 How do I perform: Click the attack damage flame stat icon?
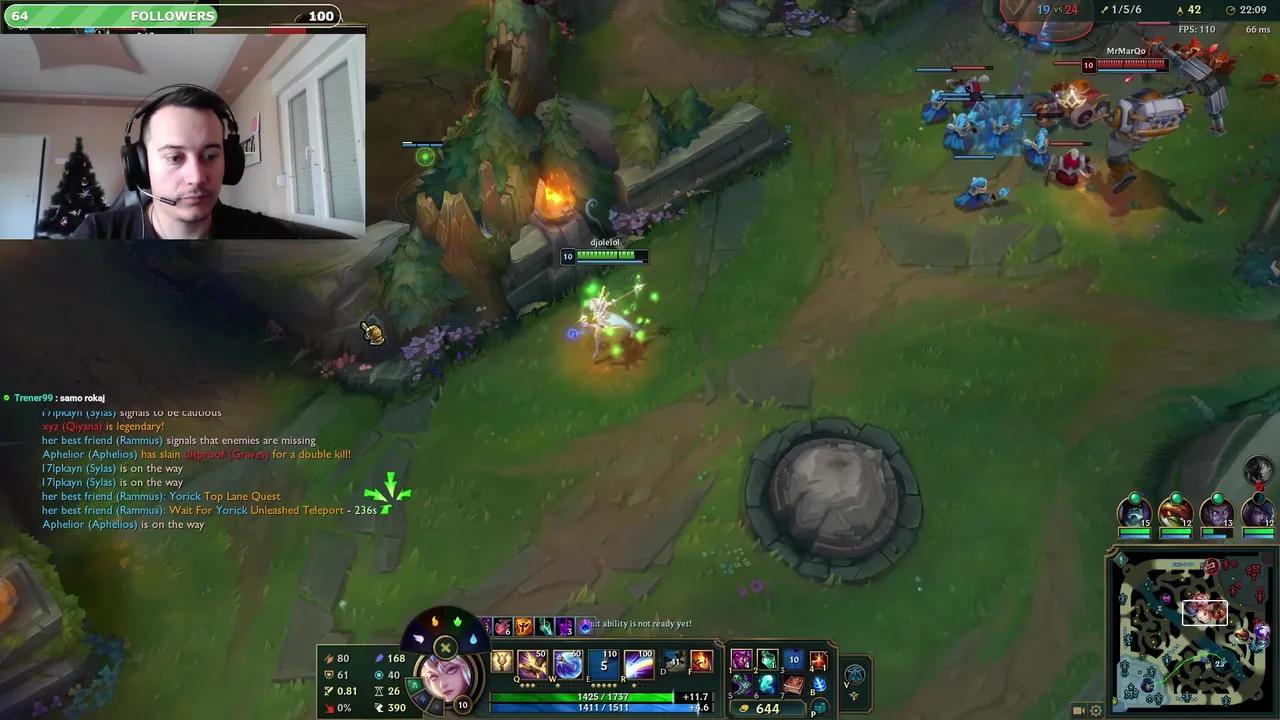pos(330,658)
